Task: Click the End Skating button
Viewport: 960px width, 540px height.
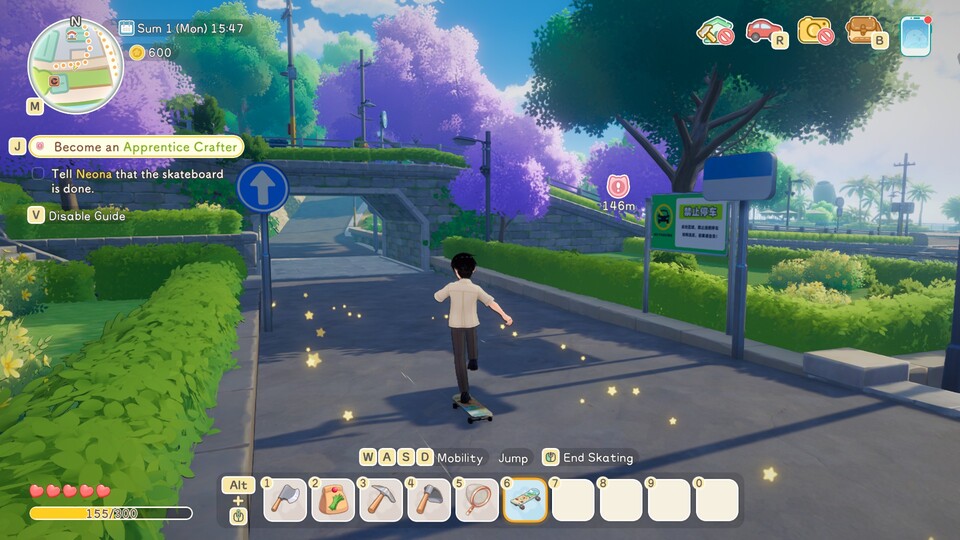Action: click(588, 458)
